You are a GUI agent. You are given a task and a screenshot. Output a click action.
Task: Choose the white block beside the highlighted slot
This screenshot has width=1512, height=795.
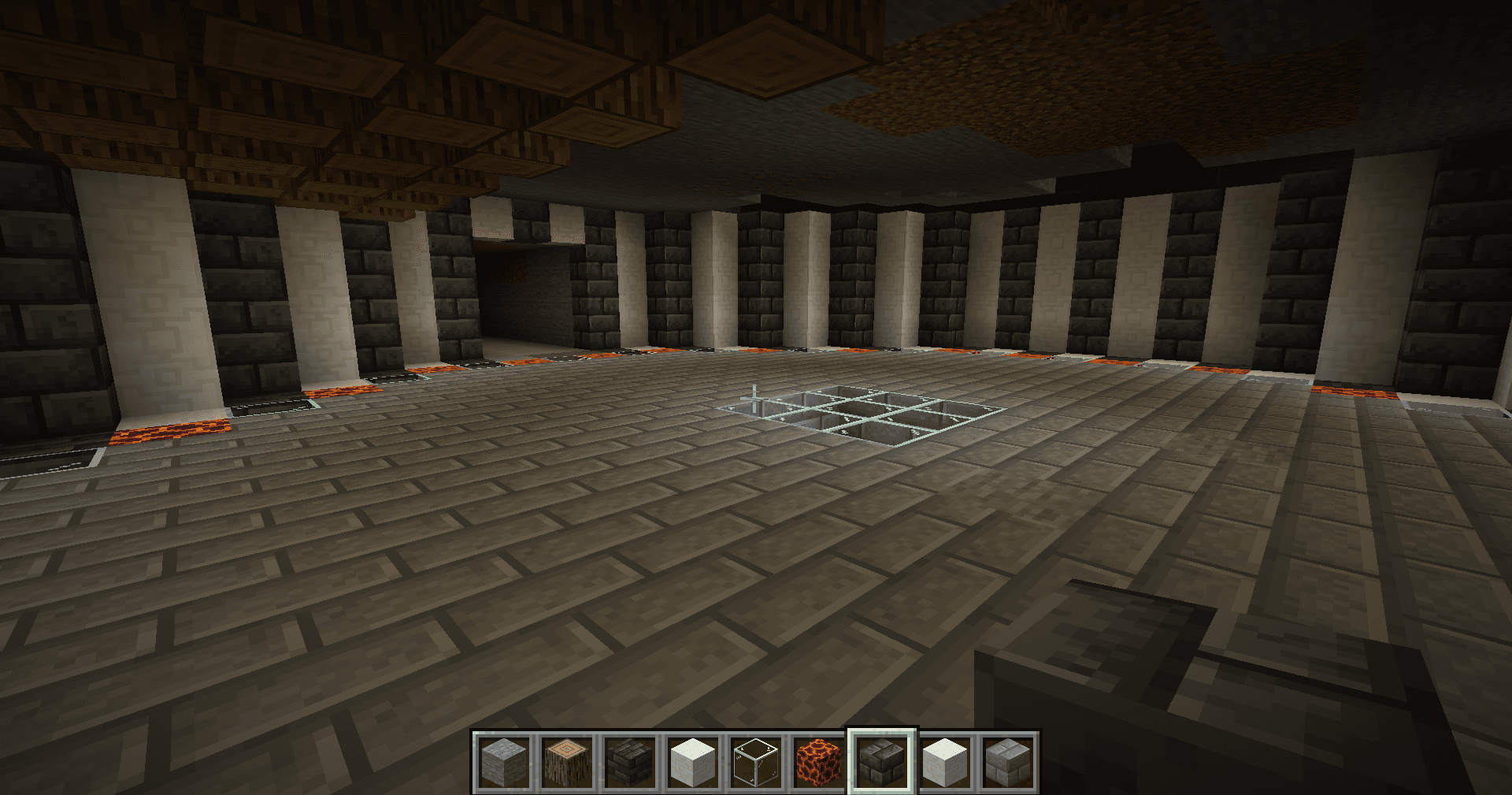(945, 762)
